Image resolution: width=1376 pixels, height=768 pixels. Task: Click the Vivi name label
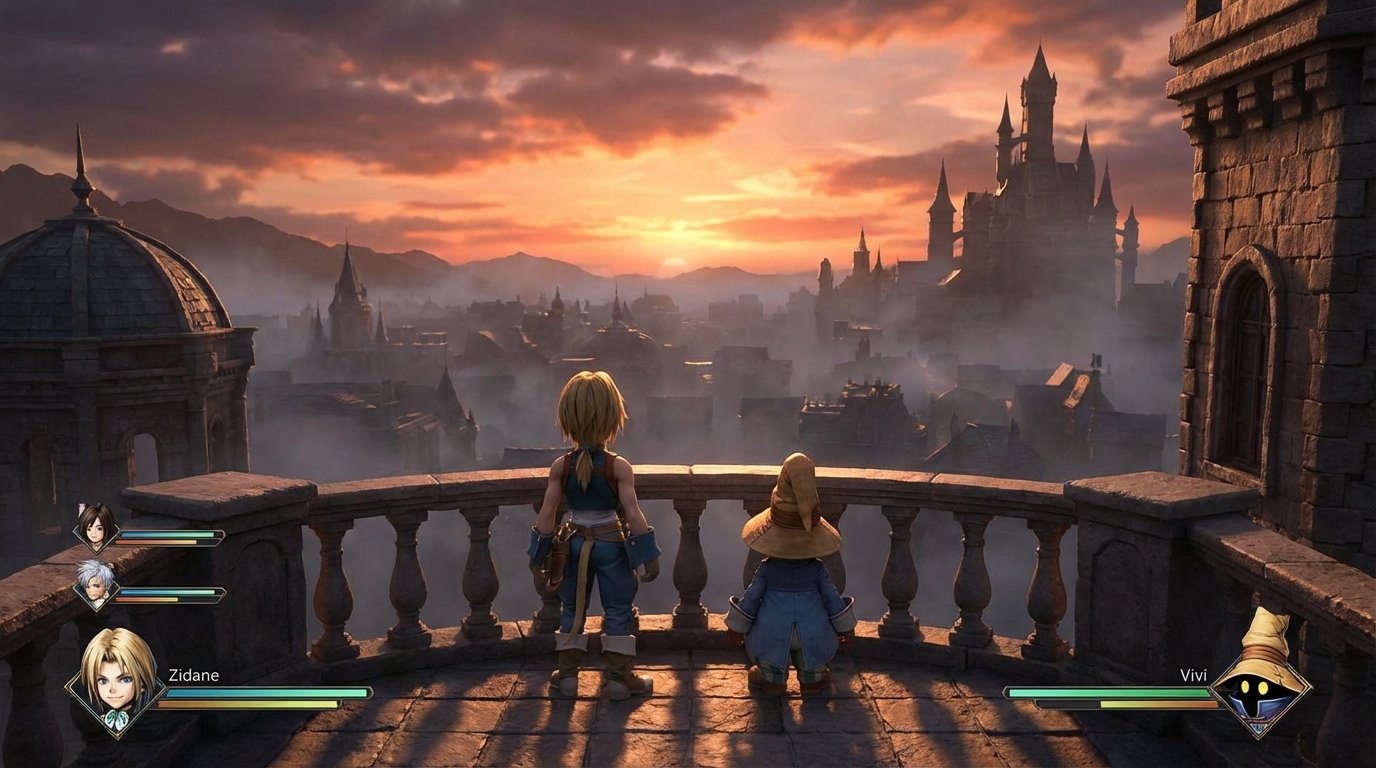click(1193, 675)
